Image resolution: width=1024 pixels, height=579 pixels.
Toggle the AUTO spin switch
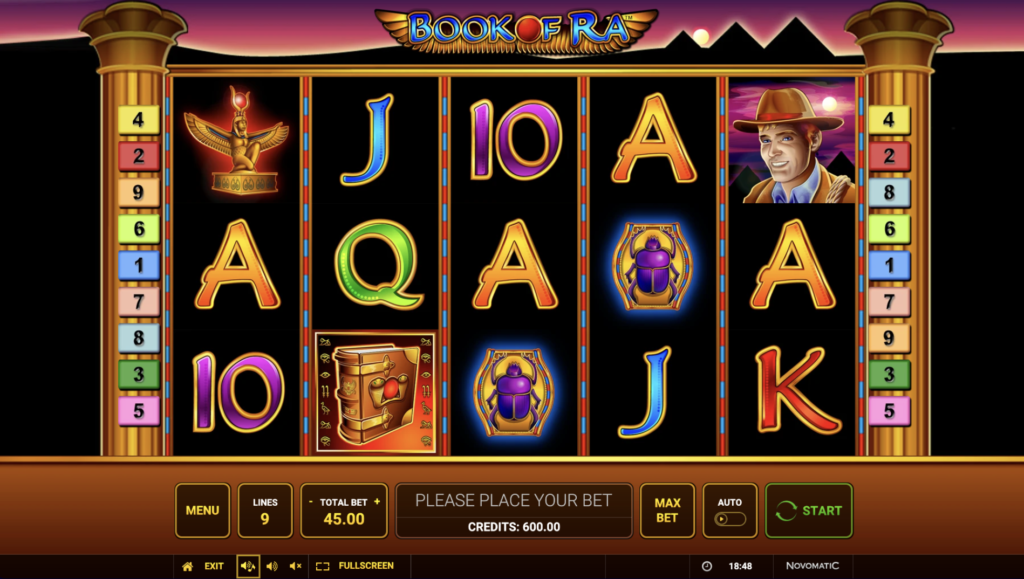coord(730,519)
